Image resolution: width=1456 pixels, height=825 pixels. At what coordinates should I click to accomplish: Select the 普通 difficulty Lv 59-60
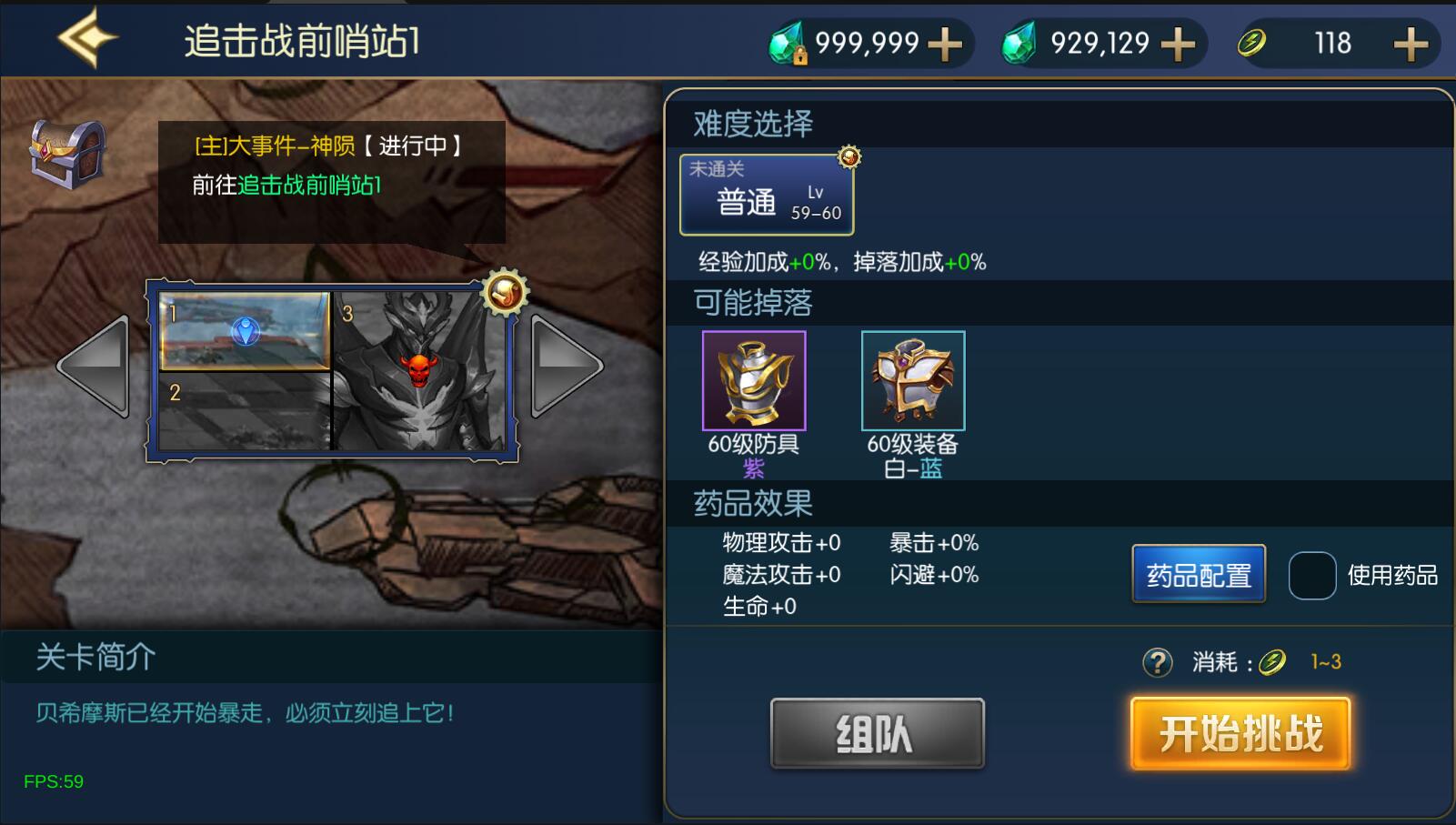coord(767,195)
